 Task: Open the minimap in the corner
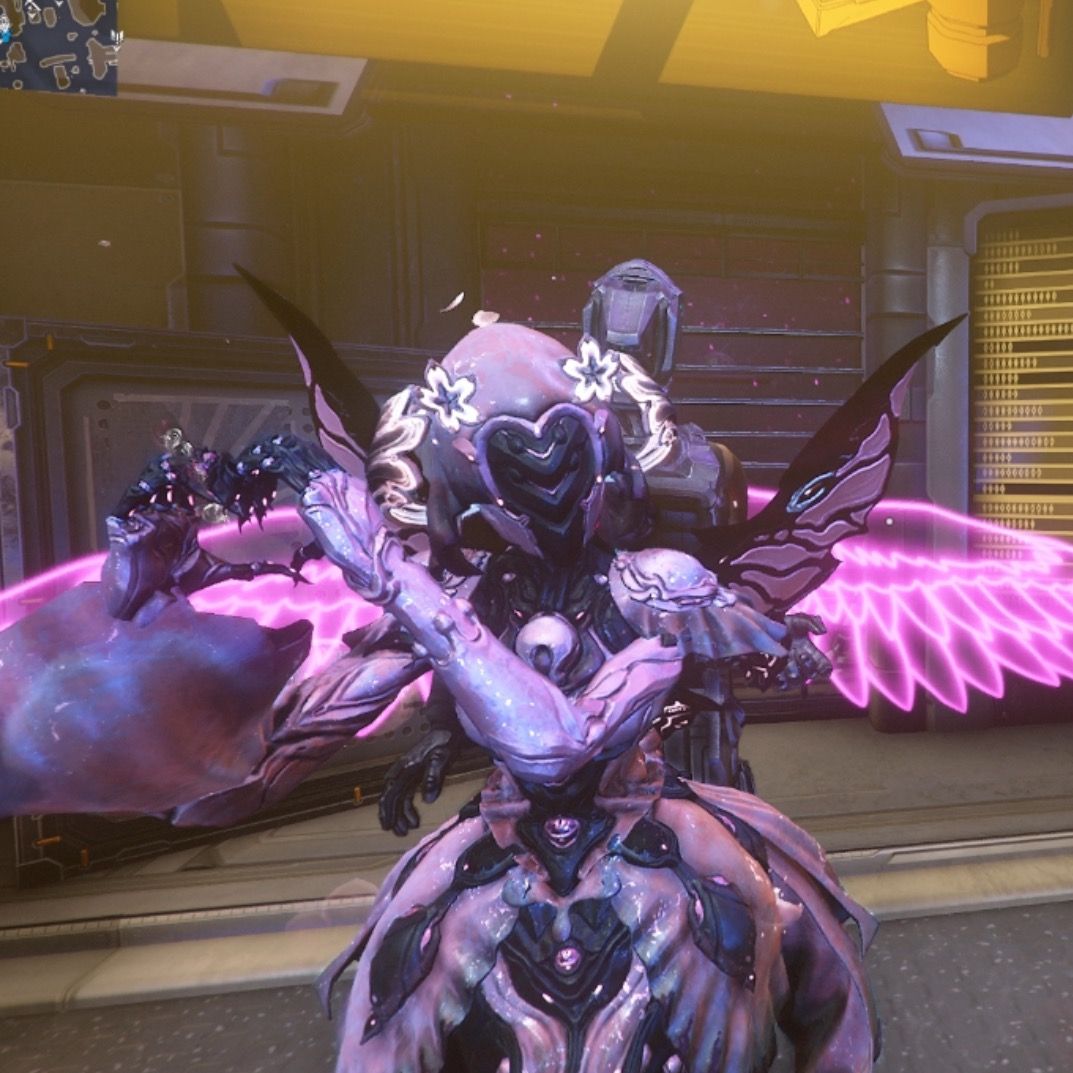pos(57,46)
